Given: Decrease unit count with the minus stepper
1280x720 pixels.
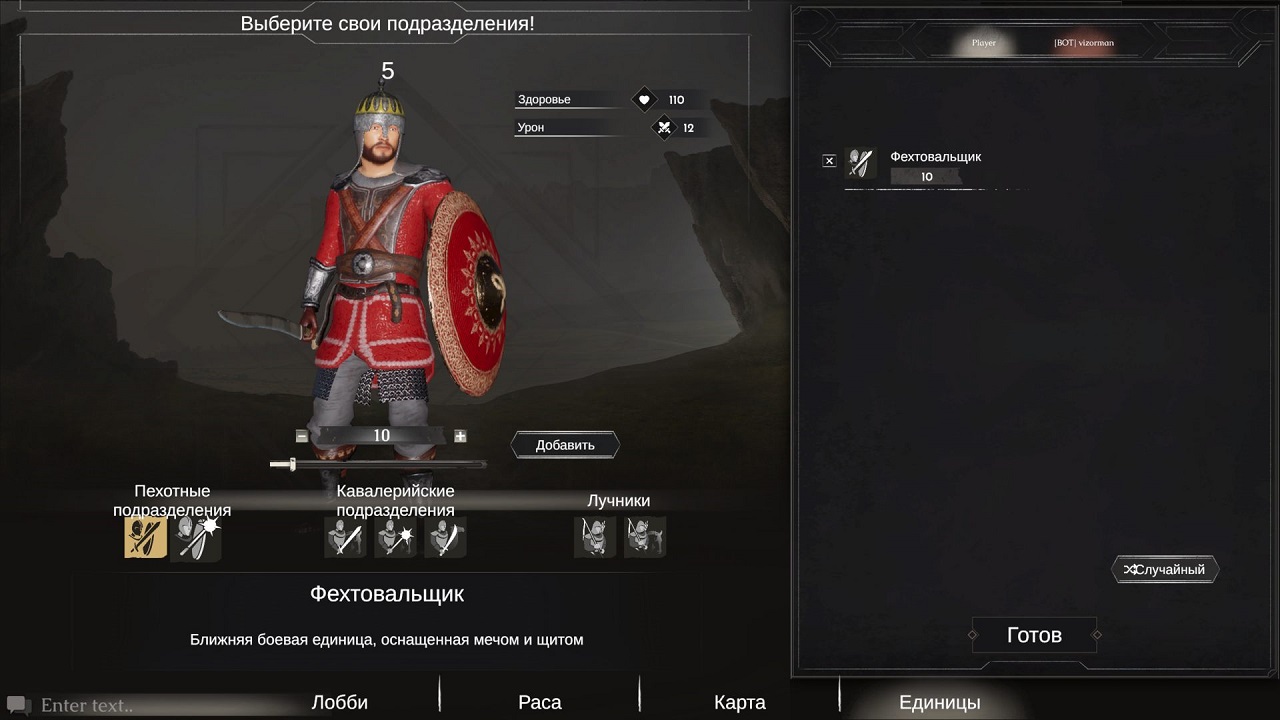Looking at the screenshot, I should [302, 436].
